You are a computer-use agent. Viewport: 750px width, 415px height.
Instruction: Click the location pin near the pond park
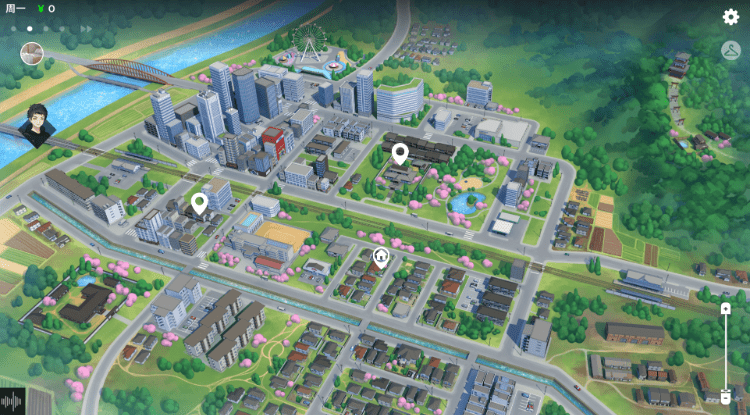coord(400,153)
